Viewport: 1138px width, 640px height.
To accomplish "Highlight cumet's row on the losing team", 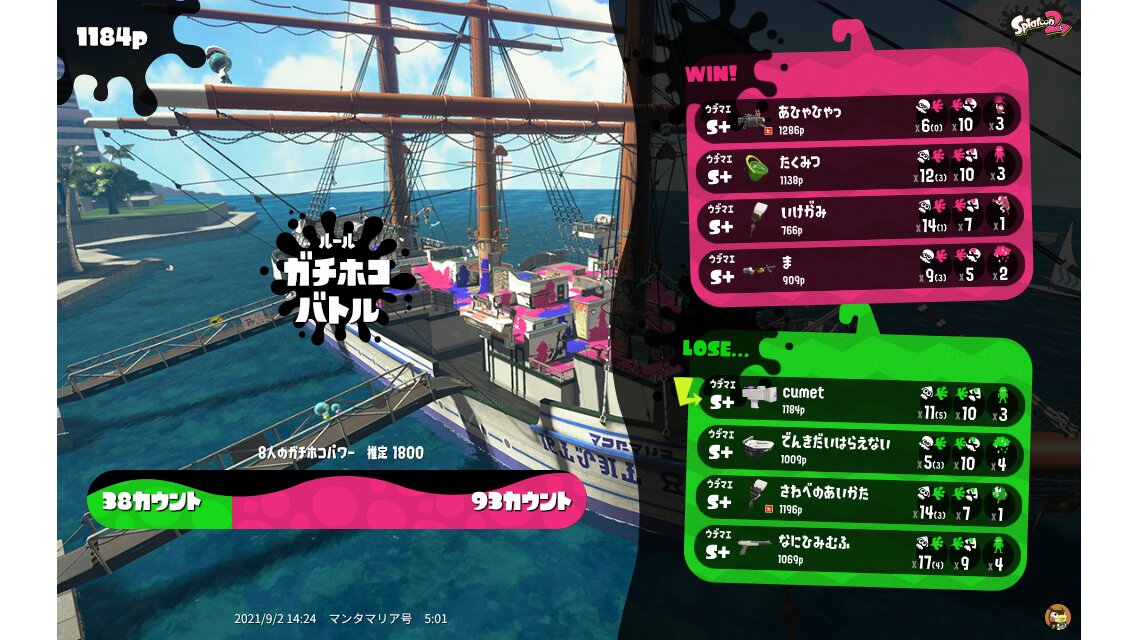I will 859,401.
